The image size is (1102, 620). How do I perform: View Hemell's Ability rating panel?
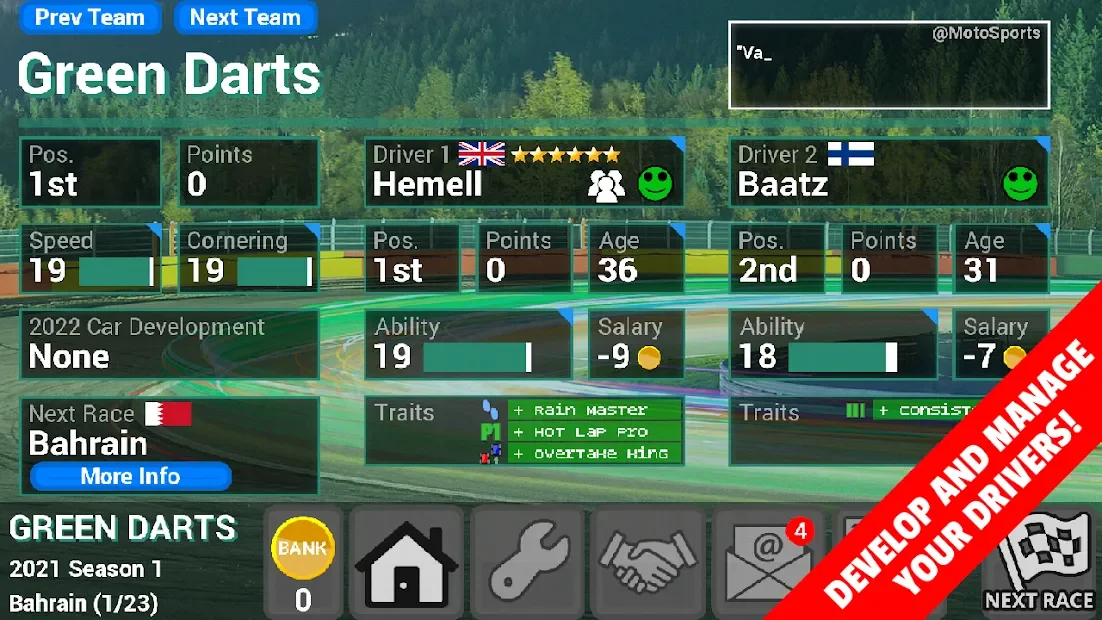[x=467, y=344]
